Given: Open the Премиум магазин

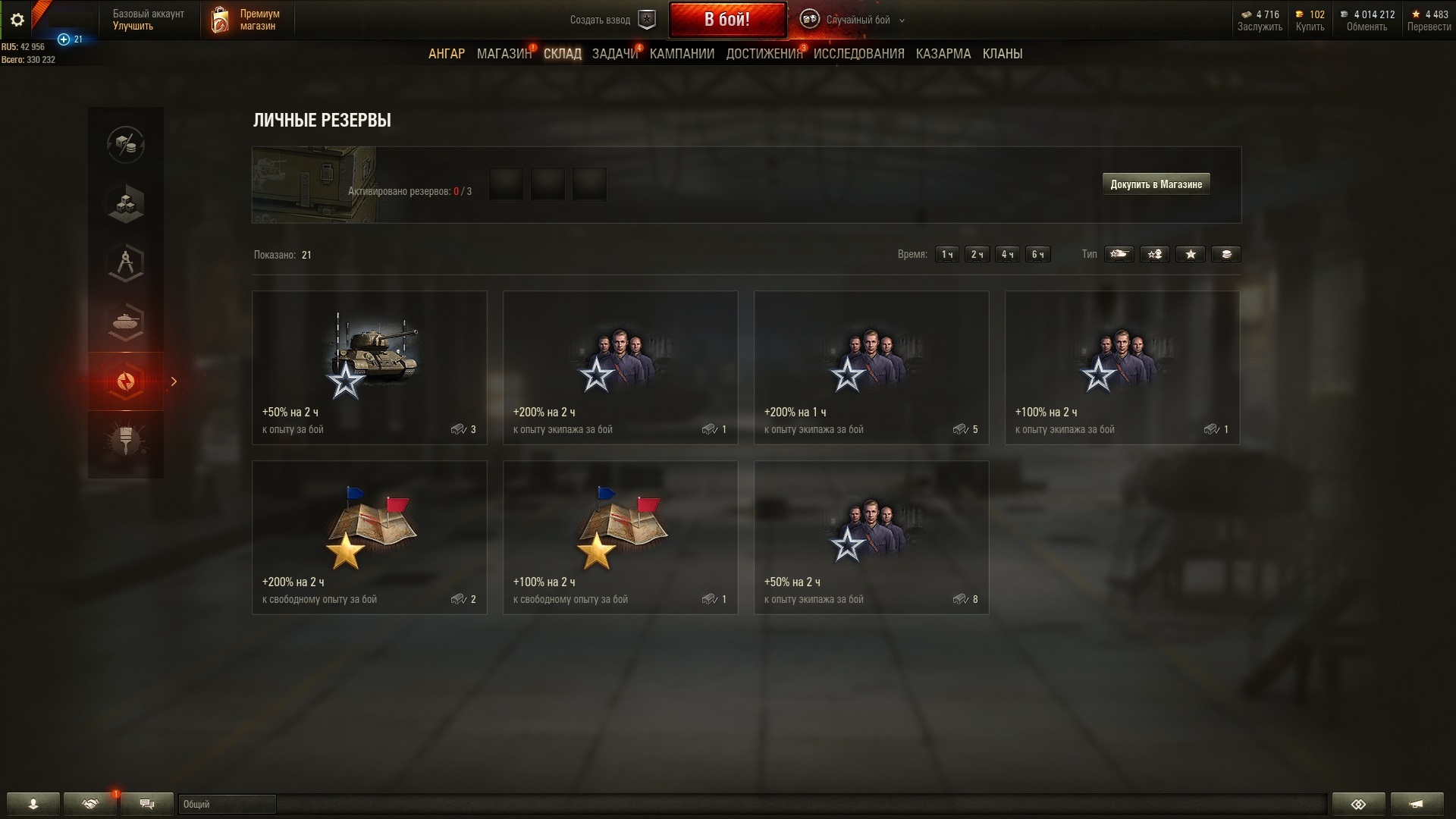Looking at the screenshot, I should pyautogui.click(x=246, y=20).
